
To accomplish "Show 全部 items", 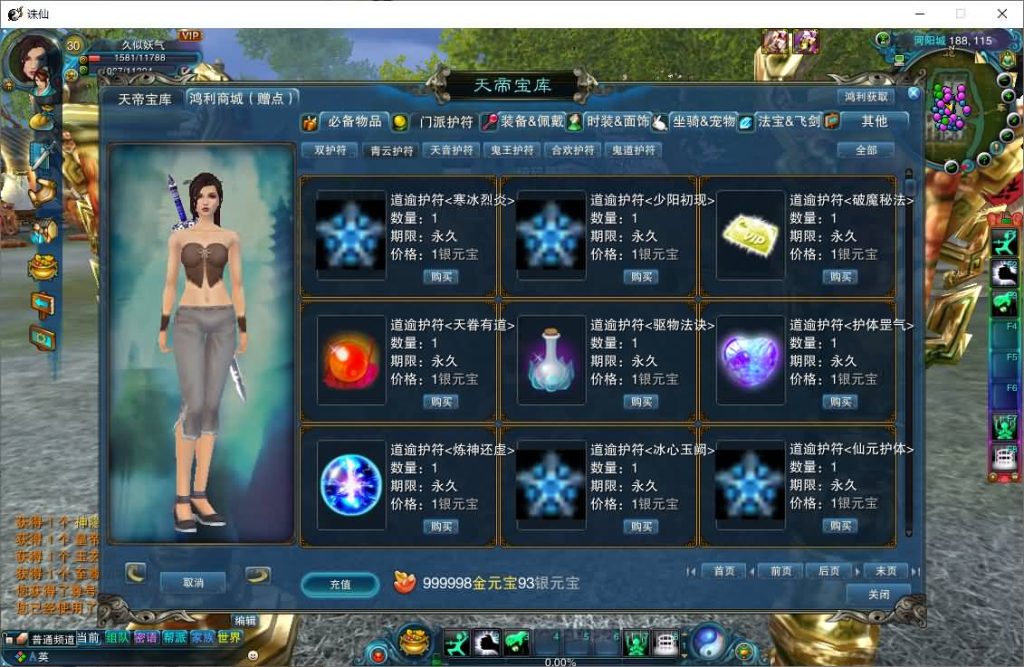I will tap(866, 150).
